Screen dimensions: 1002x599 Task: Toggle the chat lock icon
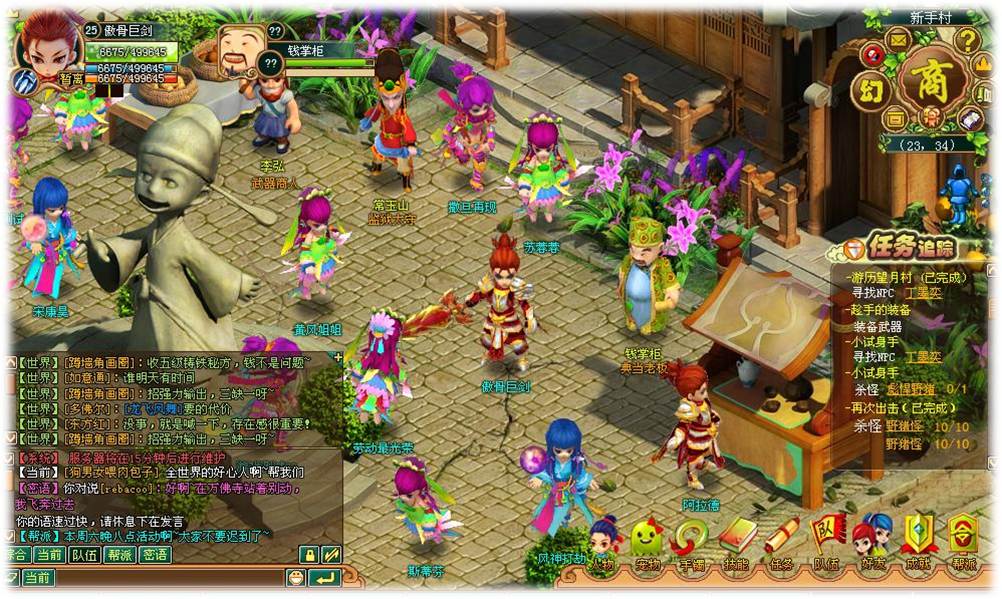click(x=309, y=554)
